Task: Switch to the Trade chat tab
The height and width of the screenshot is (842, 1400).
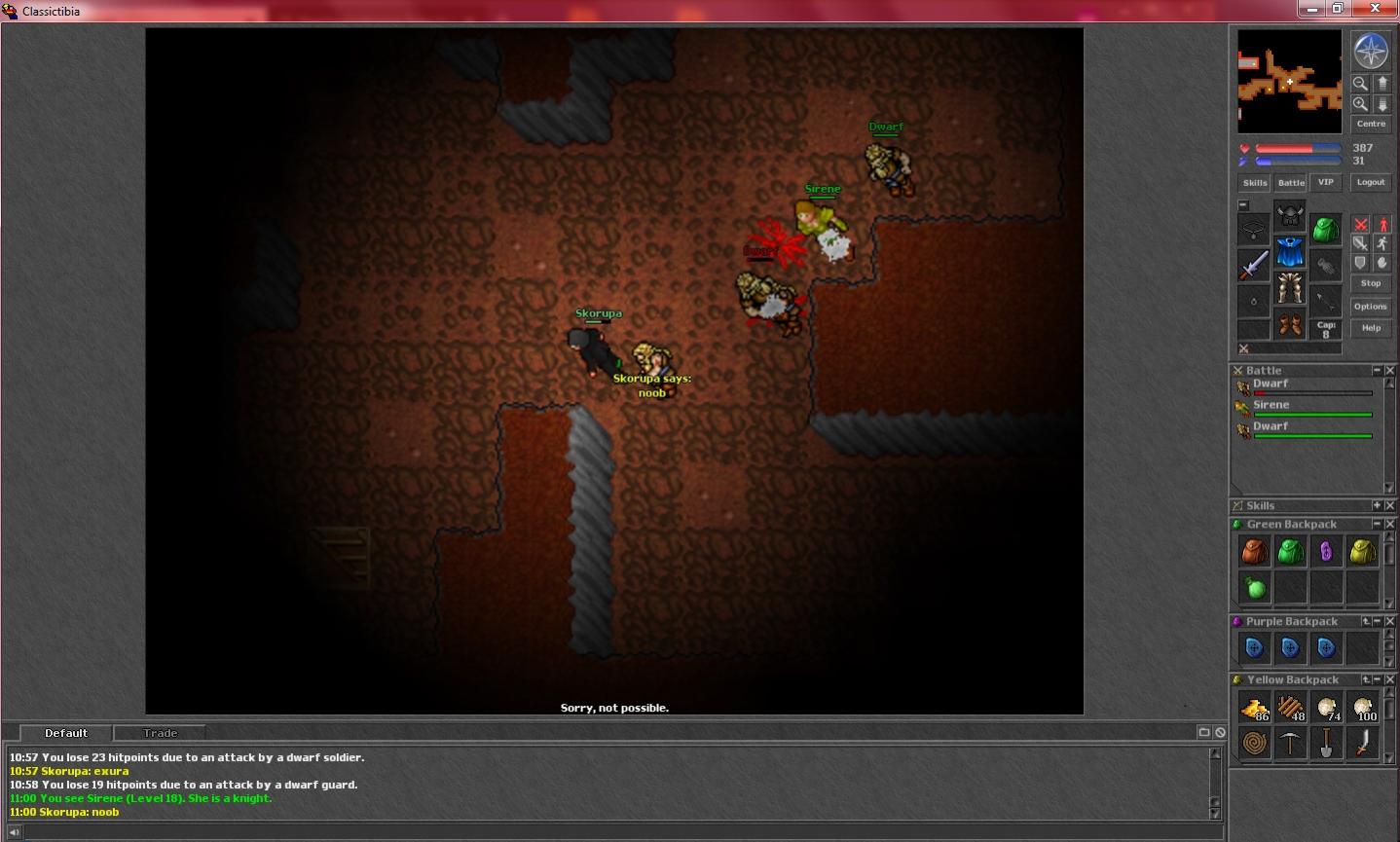Action: pos(161,733)
